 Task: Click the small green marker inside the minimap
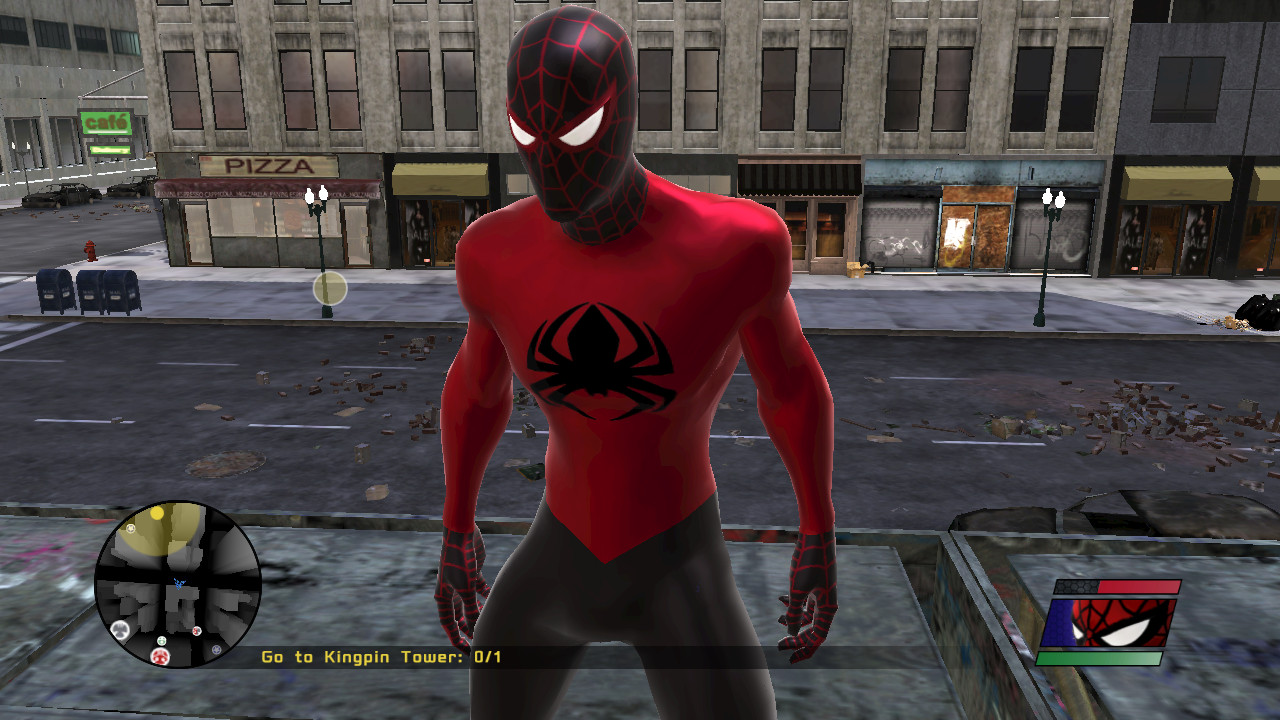tap(161, 641)
